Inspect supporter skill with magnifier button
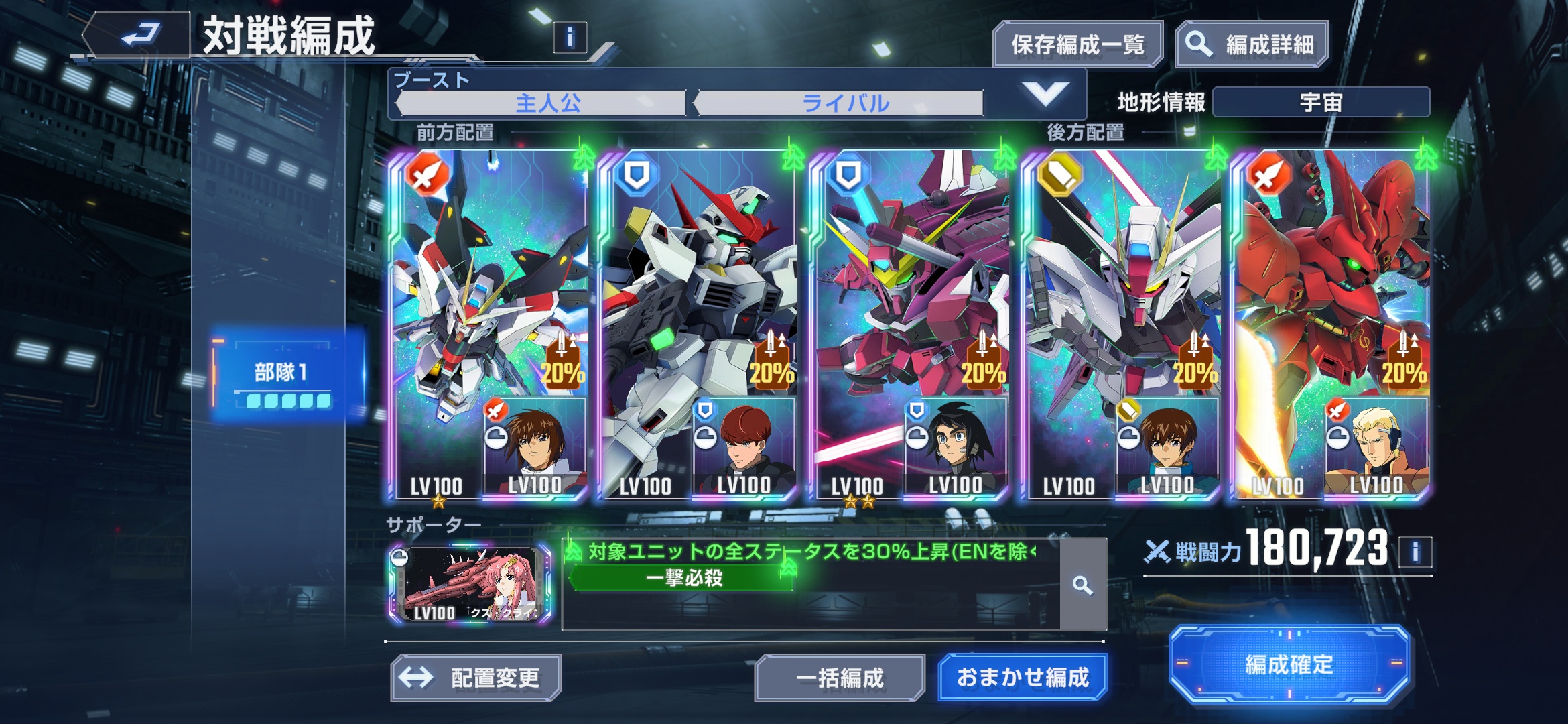 pos(1082,585)
